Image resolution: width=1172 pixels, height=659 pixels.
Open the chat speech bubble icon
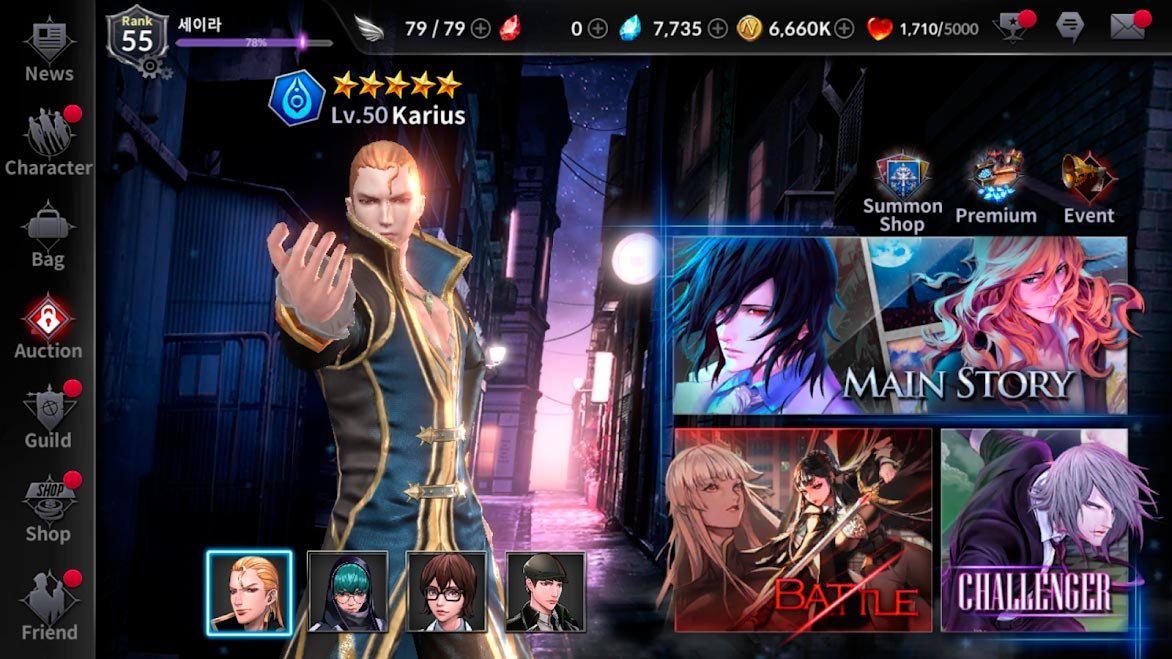(x=1069, y=28)
